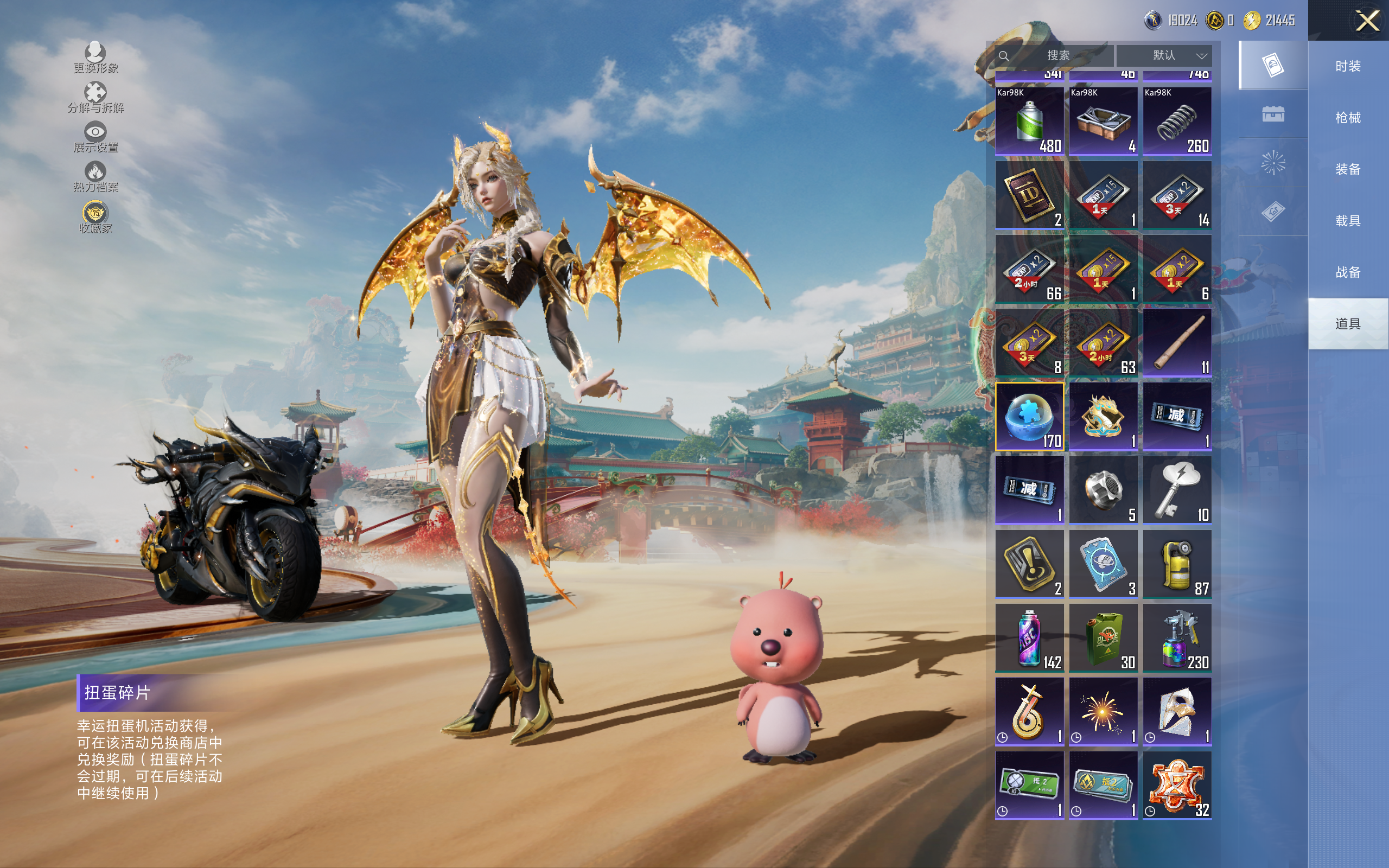This screenshot has height=868, width=1389.
Task: Open the 战备 tab
Action: click(1347, 272)
